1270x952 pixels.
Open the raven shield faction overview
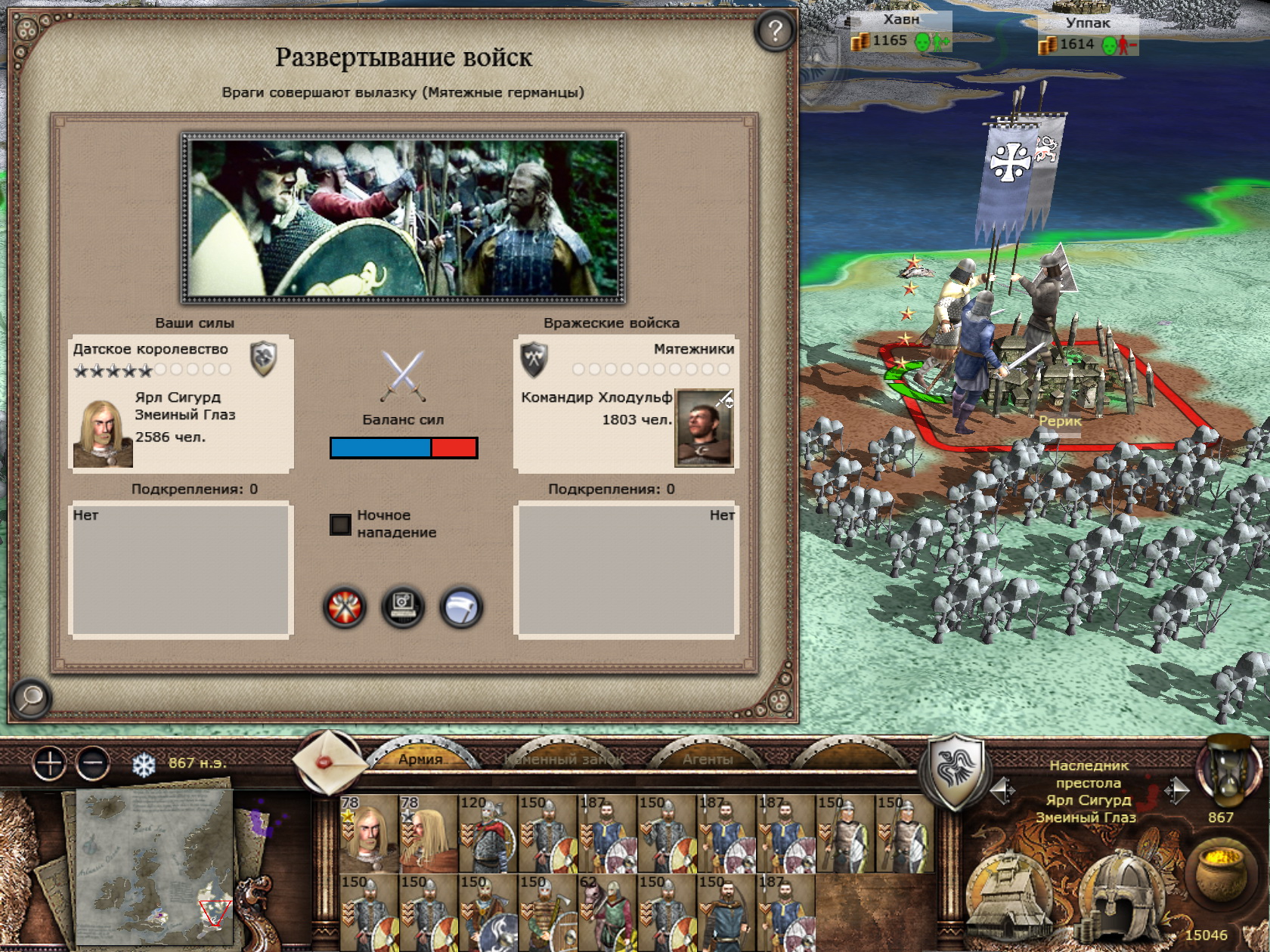pos(956,770)
